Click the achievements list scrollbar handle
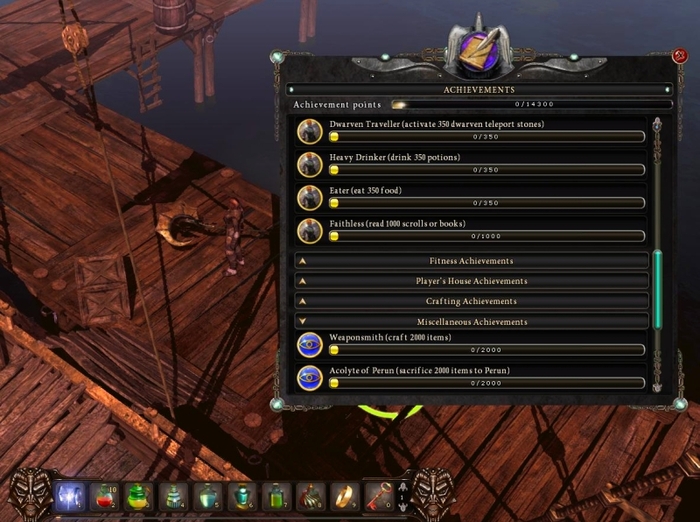 (x=658, y=288)
